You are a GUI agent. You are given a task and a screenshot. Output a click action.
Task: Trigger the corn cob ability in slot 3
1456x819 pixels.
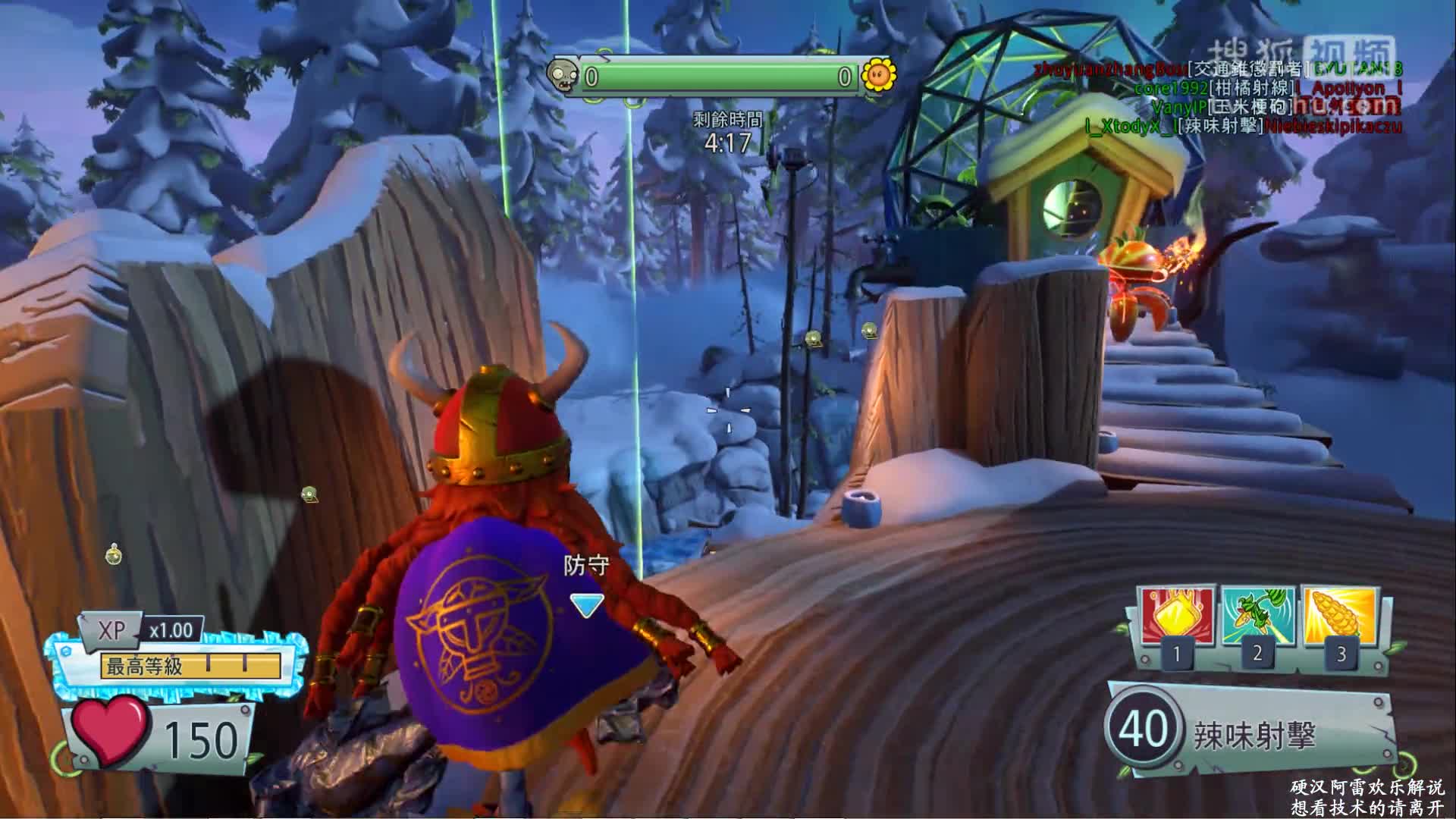[x=1340, y=617]
